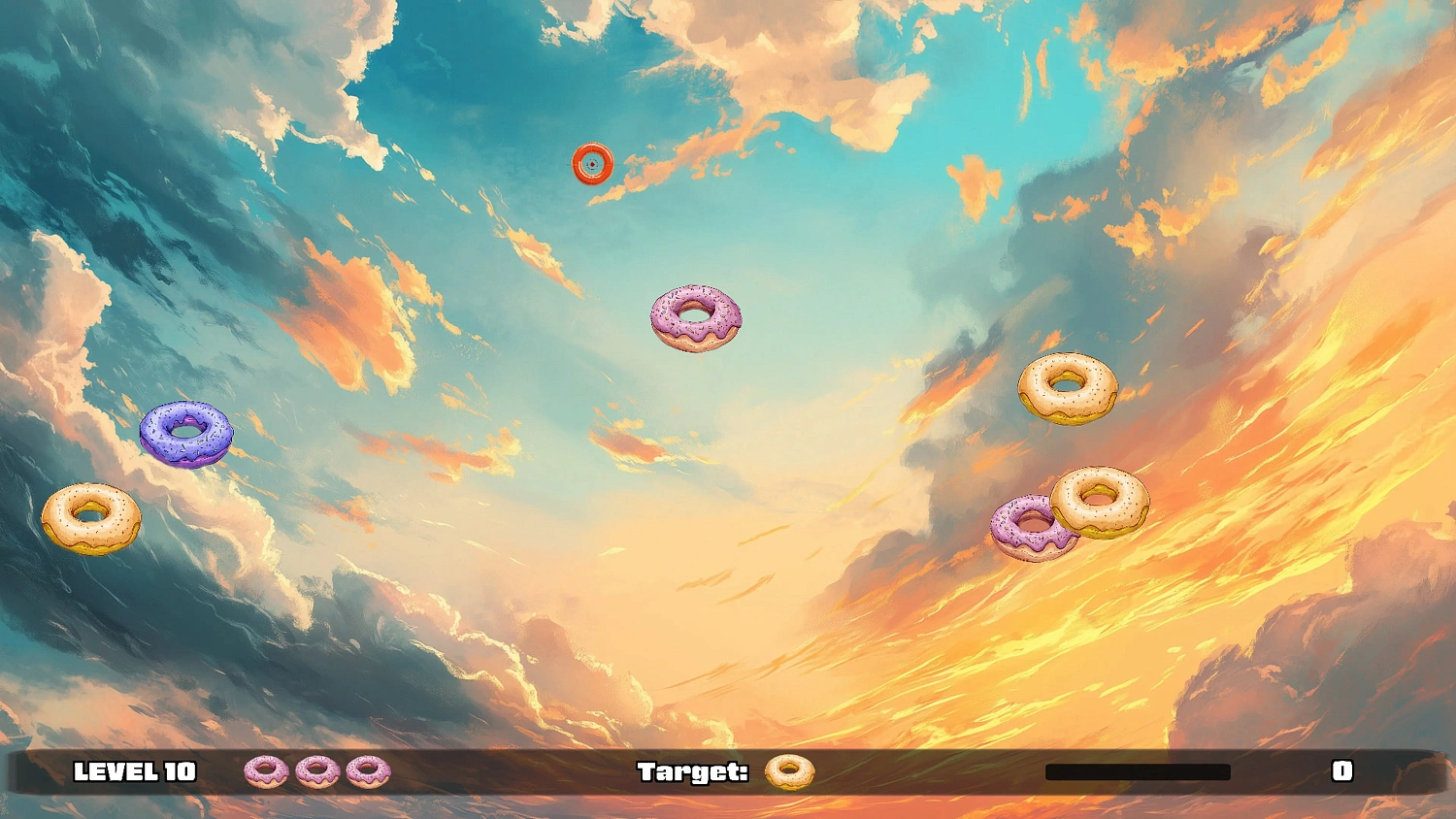Viewport: 1456px width, 819px height.
Task: Open the Target section of the HUD
Action: (694, 772)
